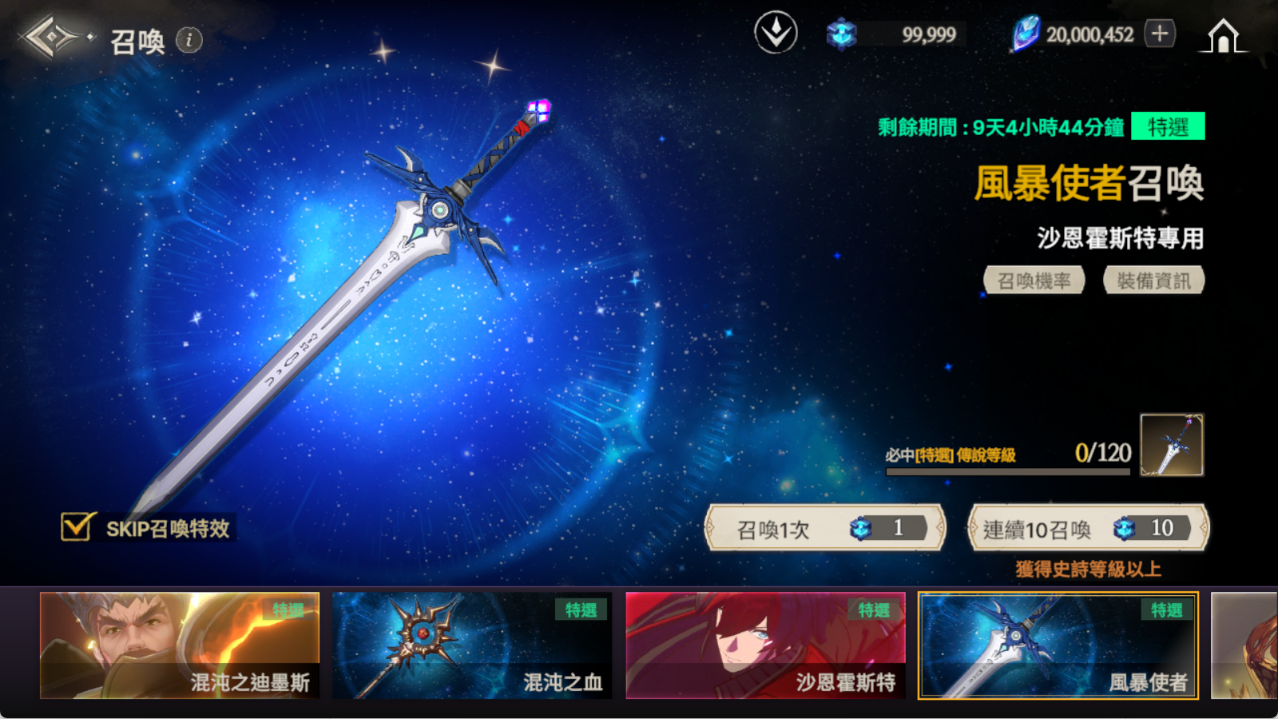Choose the 混沌之血 staff banner
The height and width of the screenshot is (719, 1278).
(472, 645)
